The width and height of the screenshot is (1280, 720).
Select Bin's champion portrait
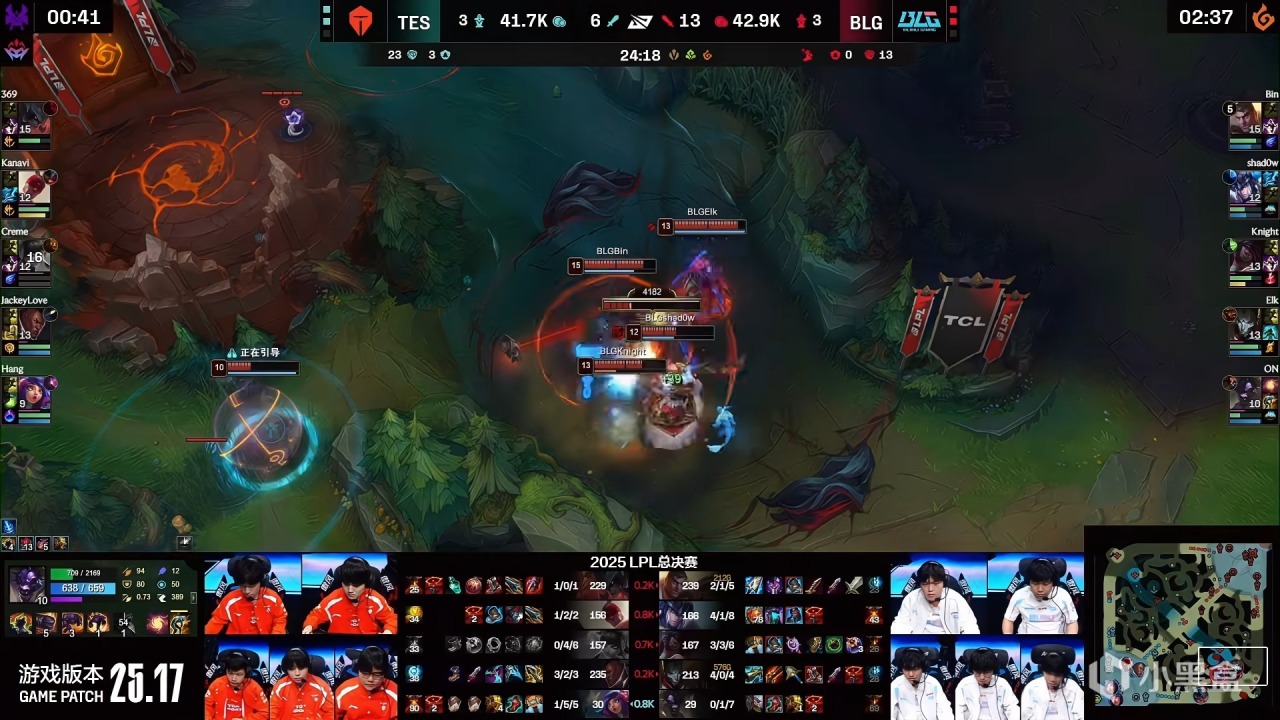point(1245,118)
